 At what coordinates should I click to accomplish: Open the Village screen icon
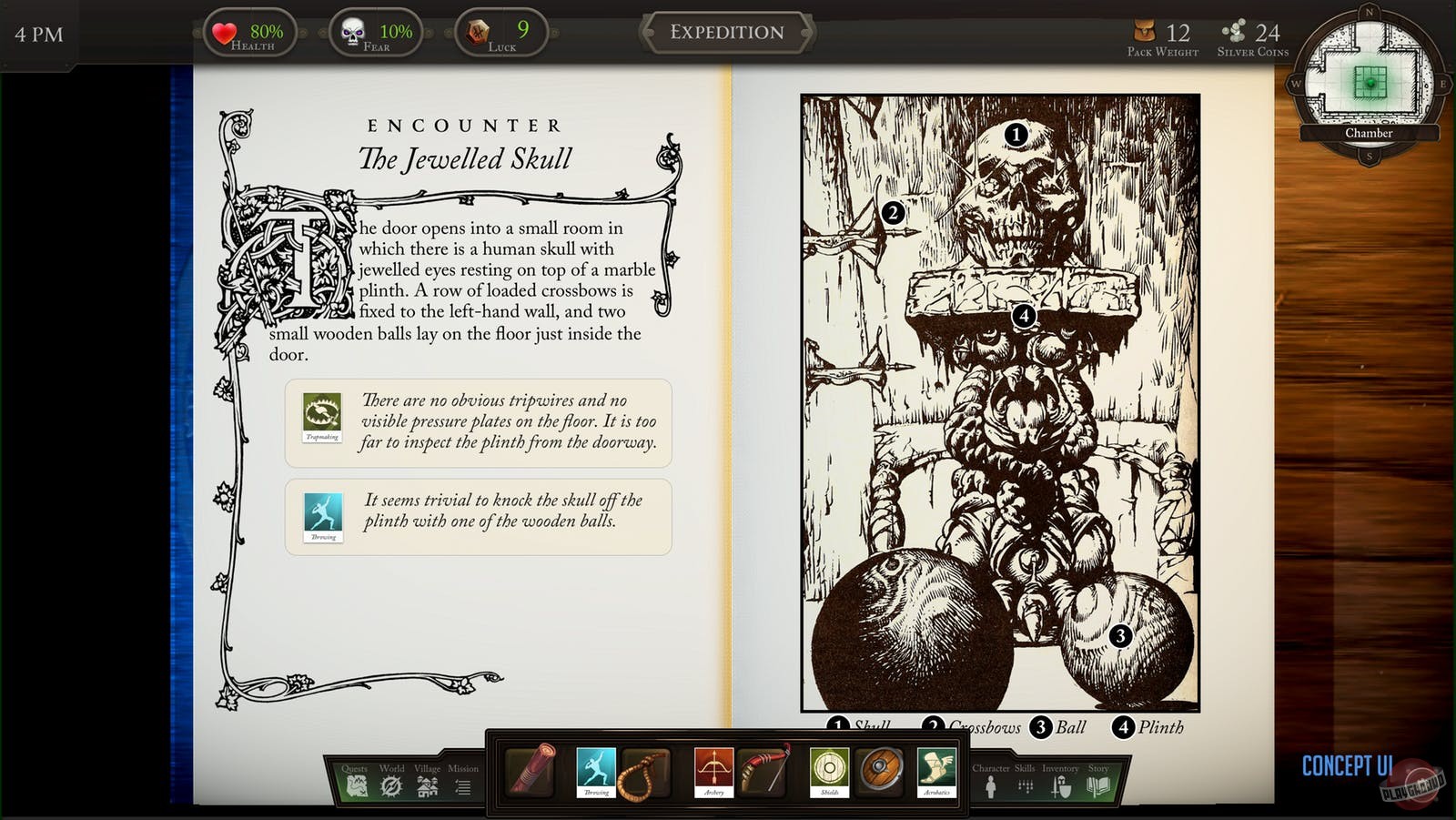click(428, 786)
